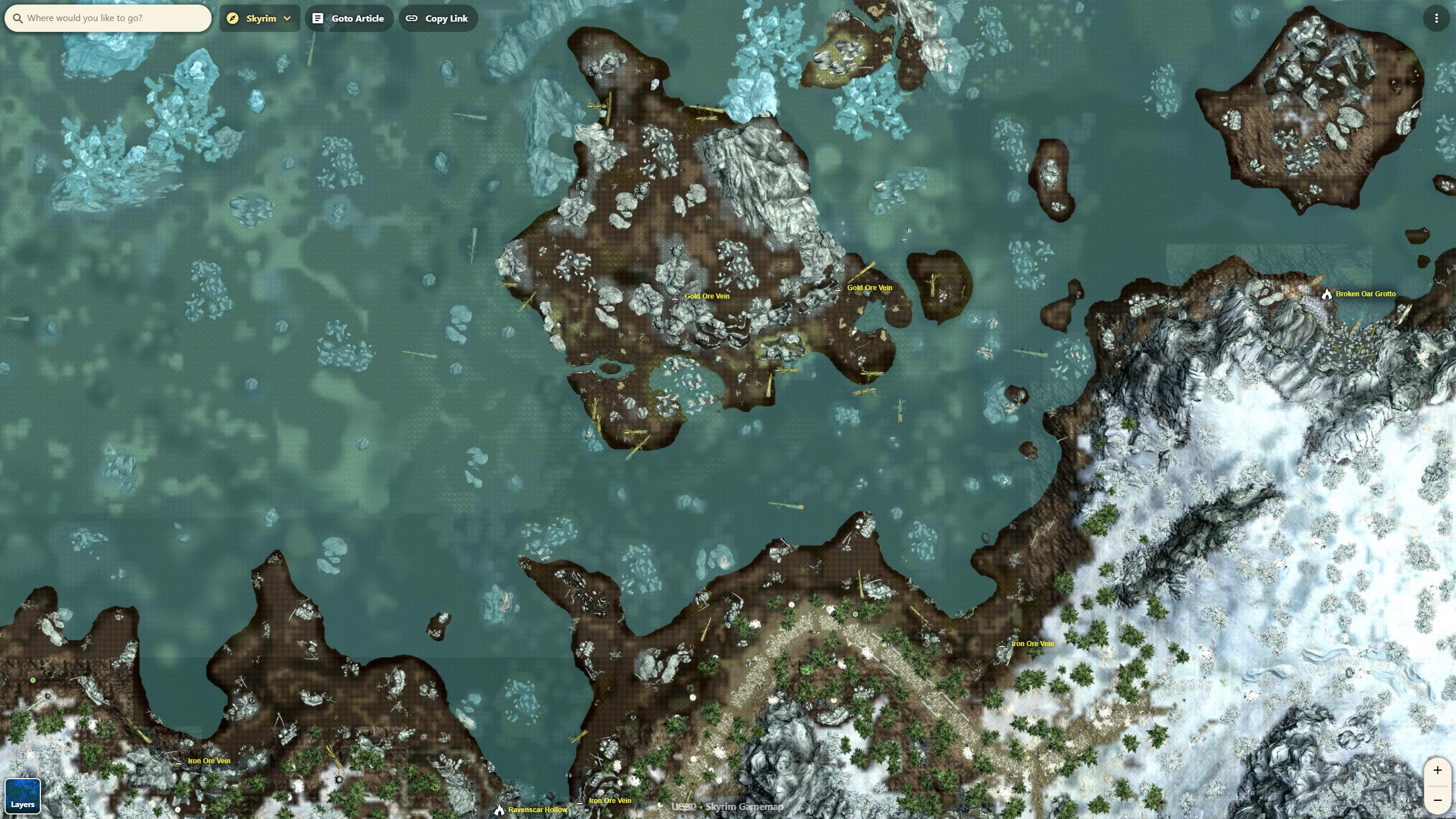1456x819 pixels.
Task: Click the Copy Link button
Action: click(437, 18)
